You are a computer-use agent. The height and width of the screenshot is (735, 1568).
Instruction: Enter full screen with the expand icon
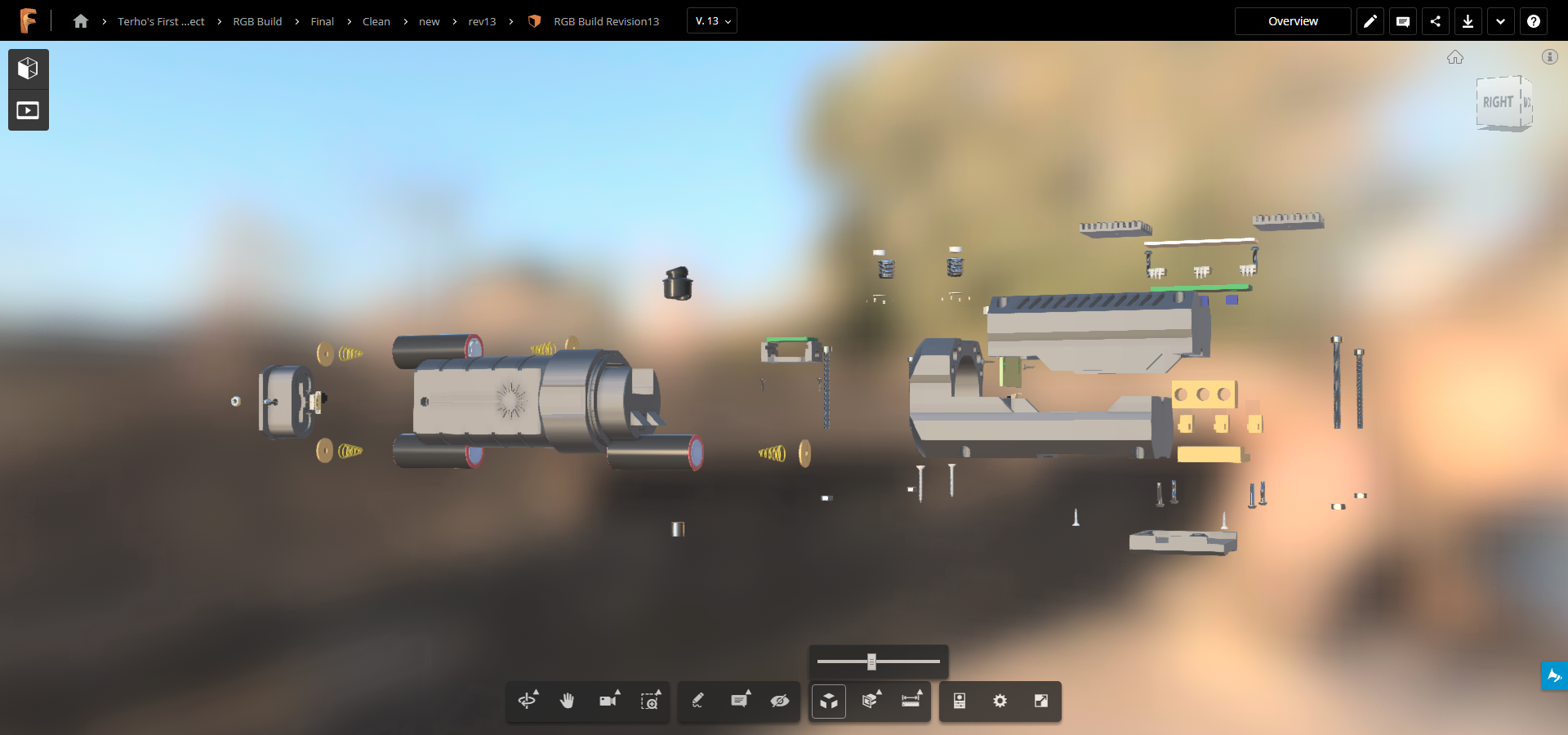point(1040,701)
